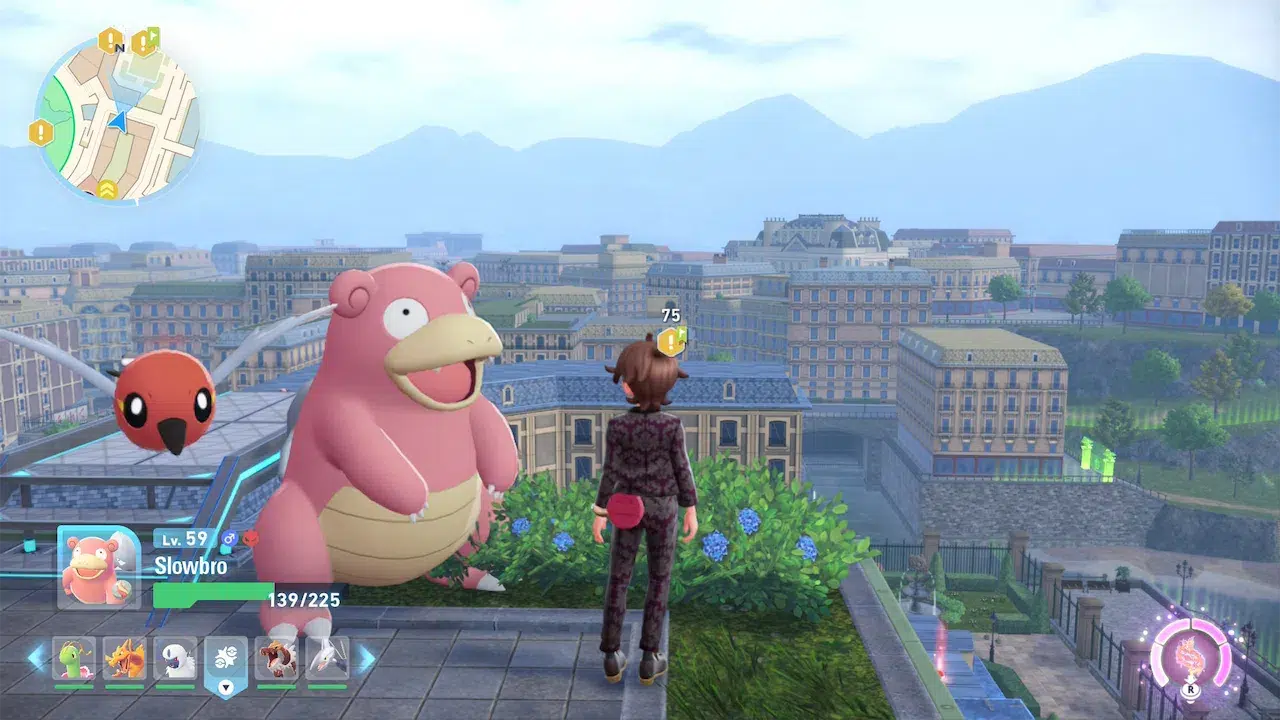The width and height of the screenshot is (1280, 720).
Task: Select the yellow chevron marker on the minimap
Action: [x=107, y=187]
